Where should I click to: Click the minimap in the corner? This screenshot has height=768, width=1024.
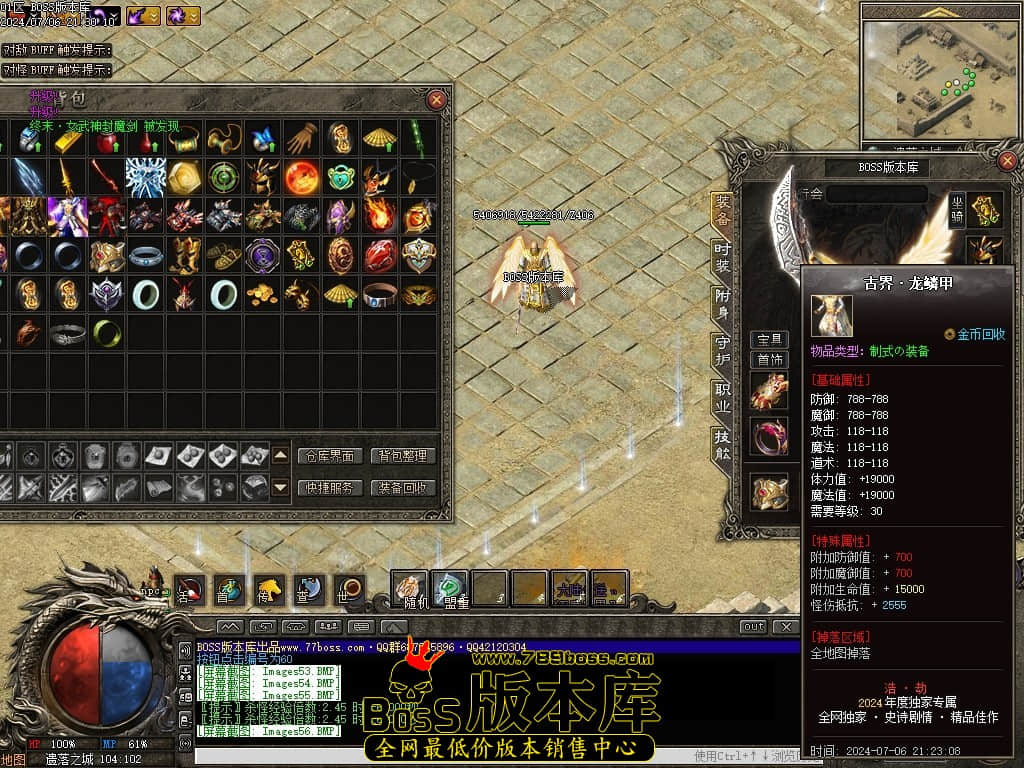click(x=939, y=80)
